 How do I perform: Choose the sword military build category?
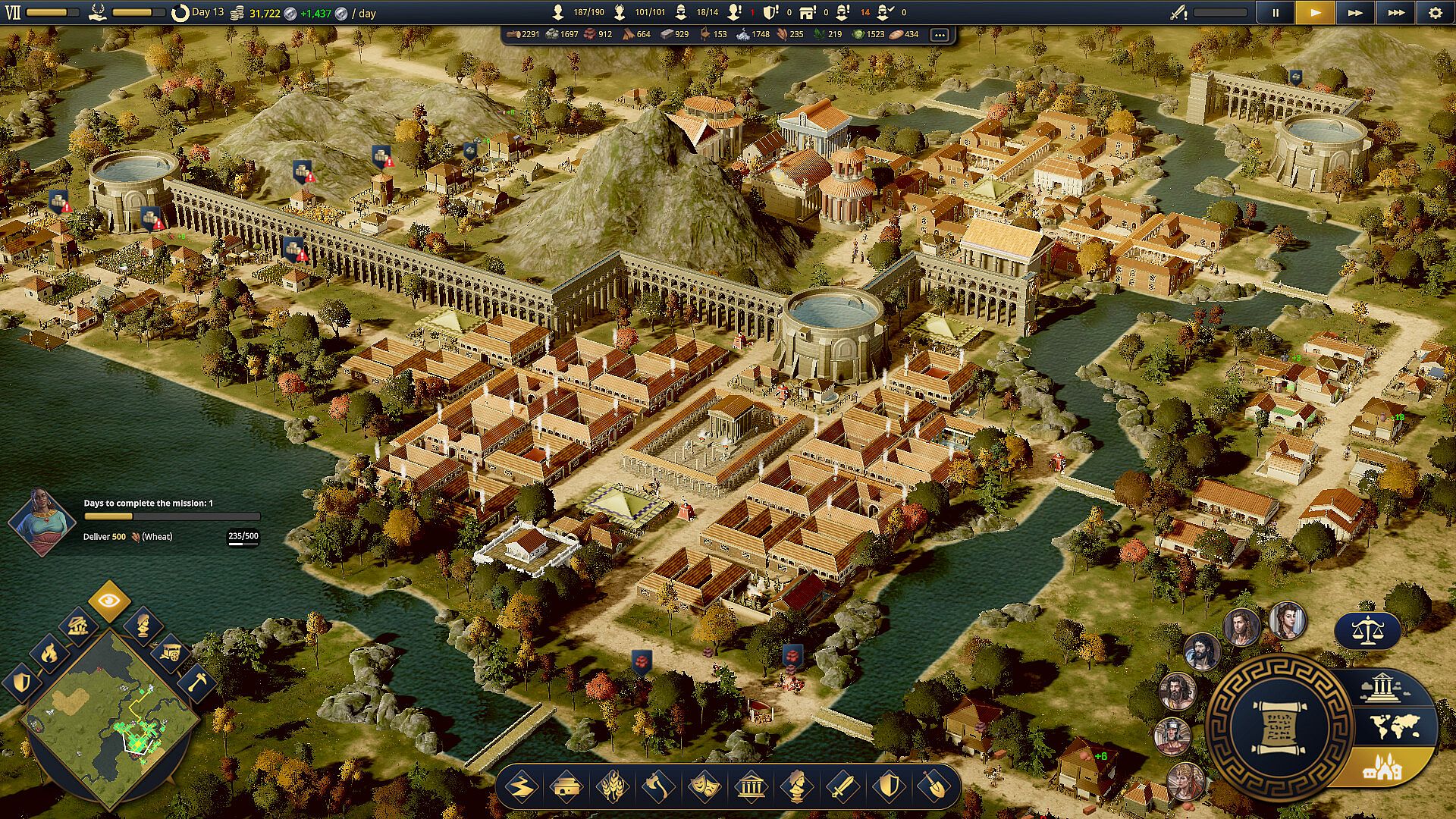[843, 787]
